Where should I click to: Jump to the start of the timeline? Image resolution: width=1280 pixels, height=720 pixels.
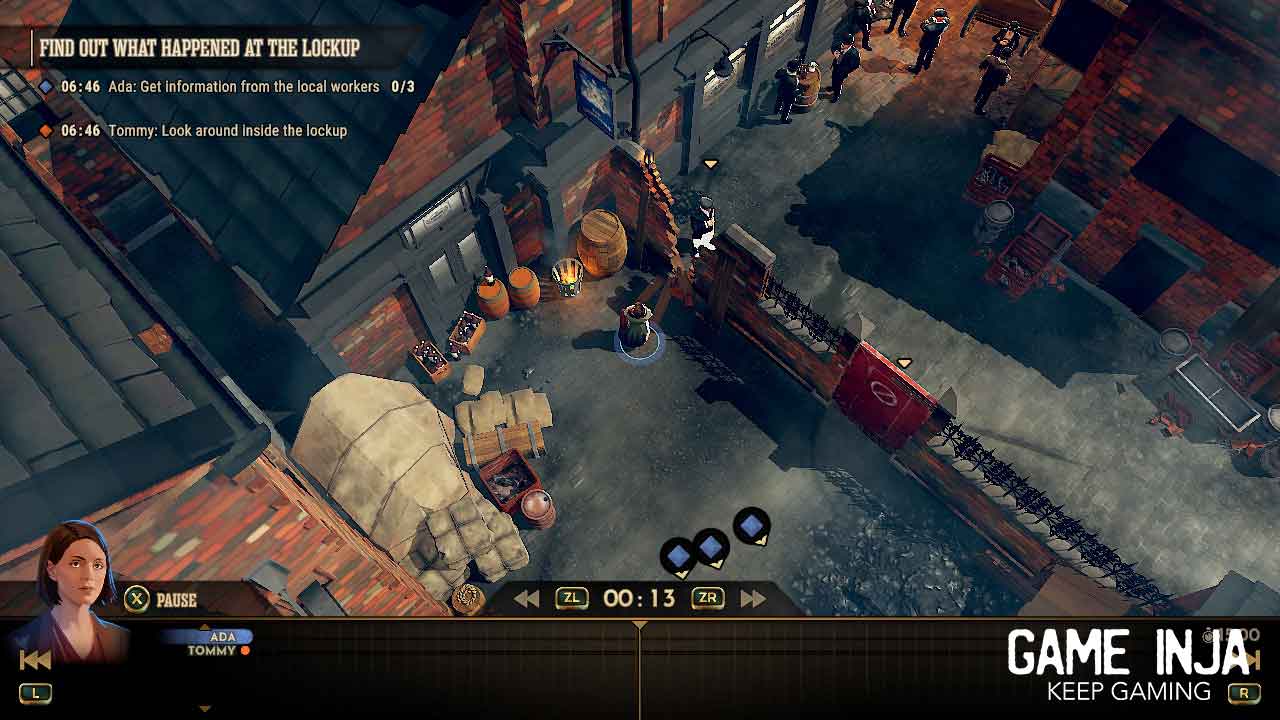pos(35,660)
